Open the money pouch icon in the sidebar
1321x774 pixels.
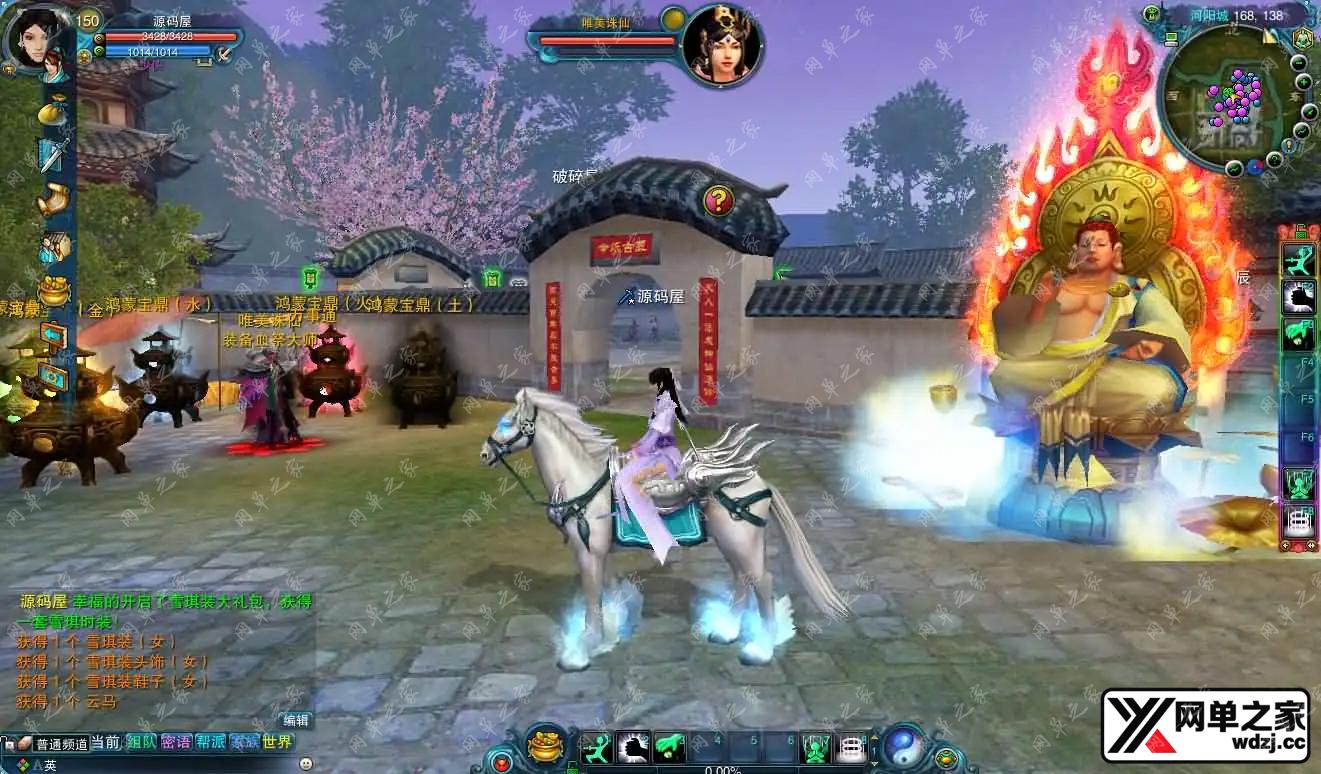pos(53,112)
